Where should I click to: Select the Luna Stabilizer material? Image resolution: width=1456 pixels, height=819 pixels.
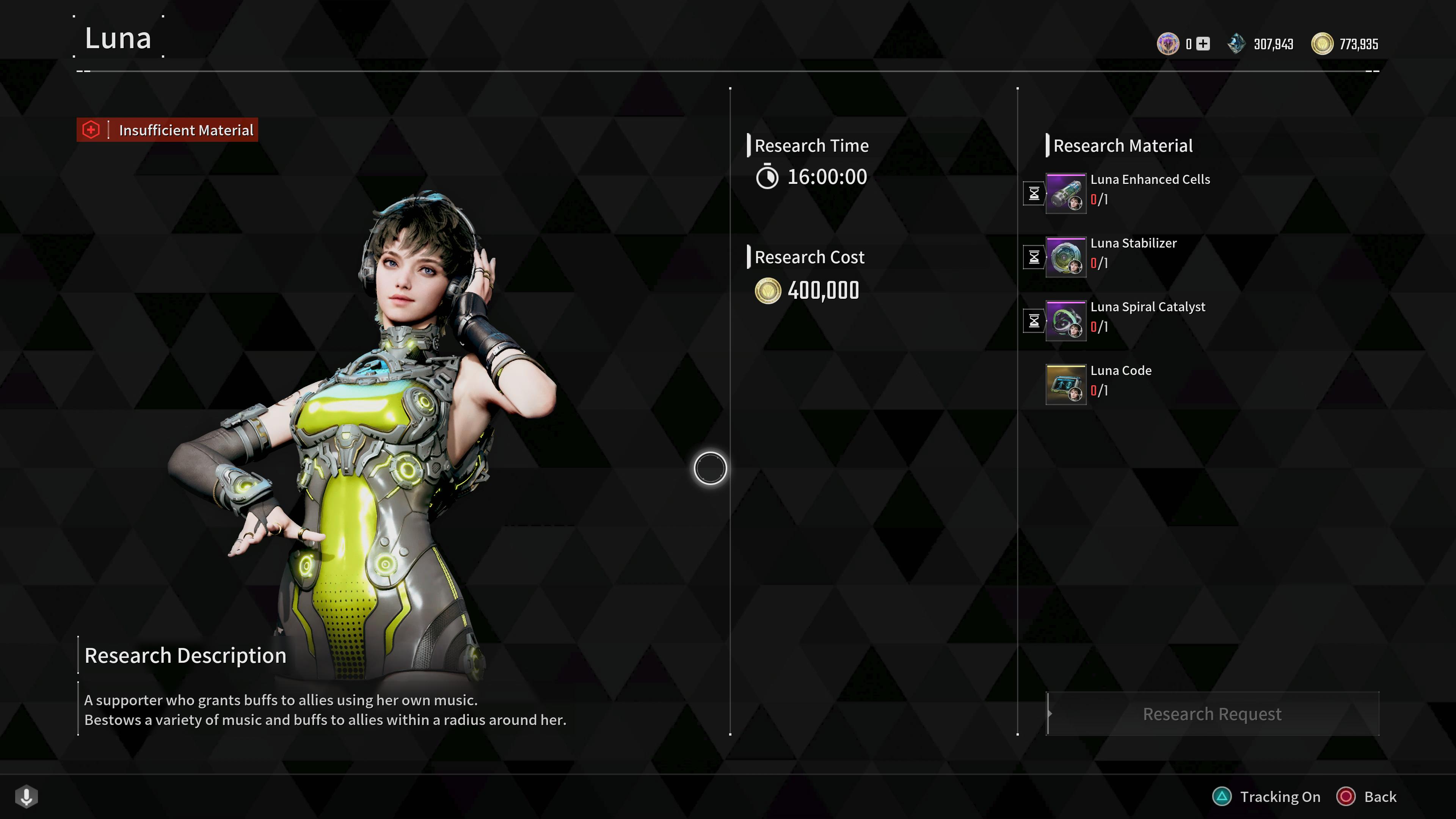point(1066,257)
